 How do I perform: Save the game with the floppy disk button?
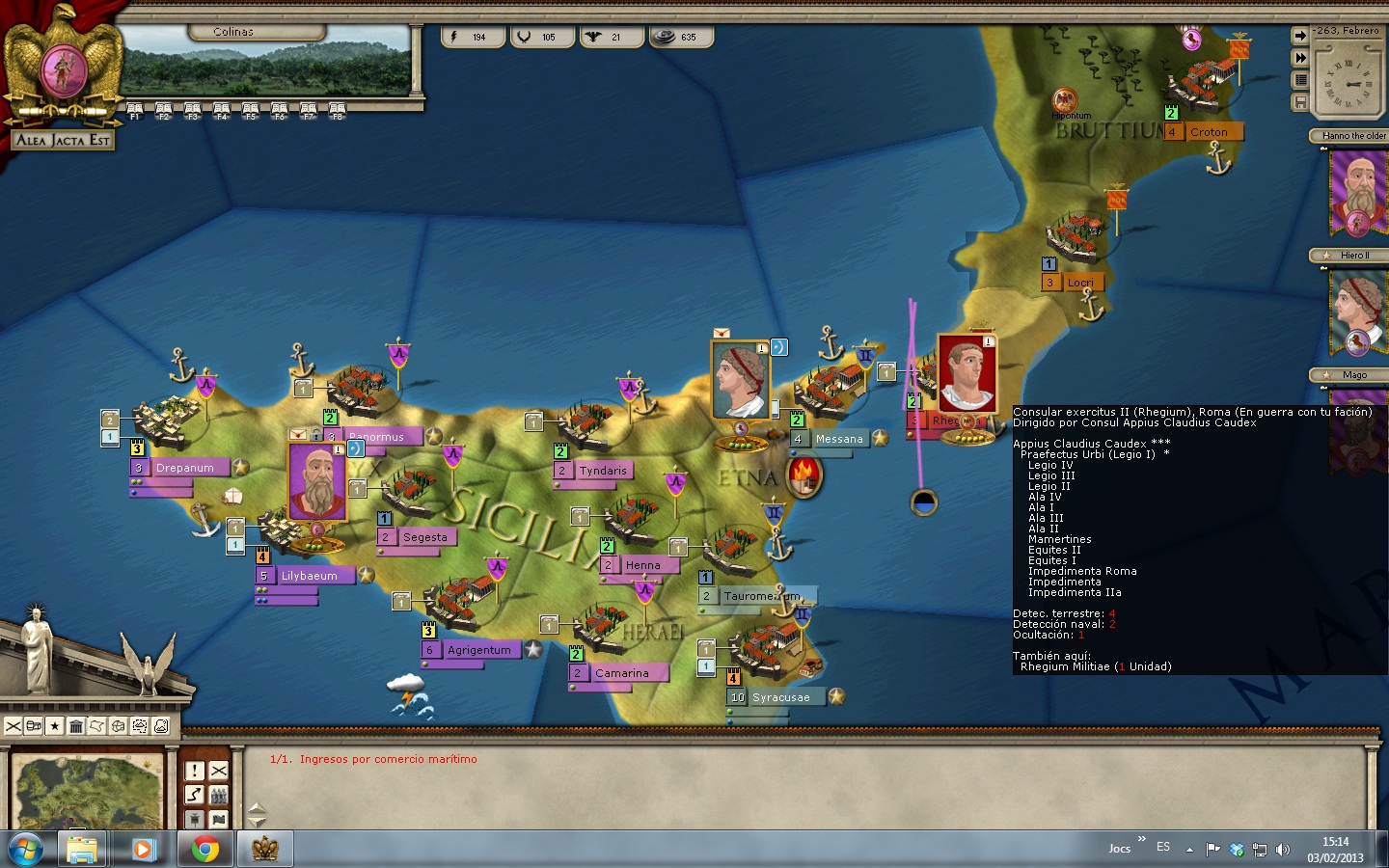click(x=1300, y=102)
